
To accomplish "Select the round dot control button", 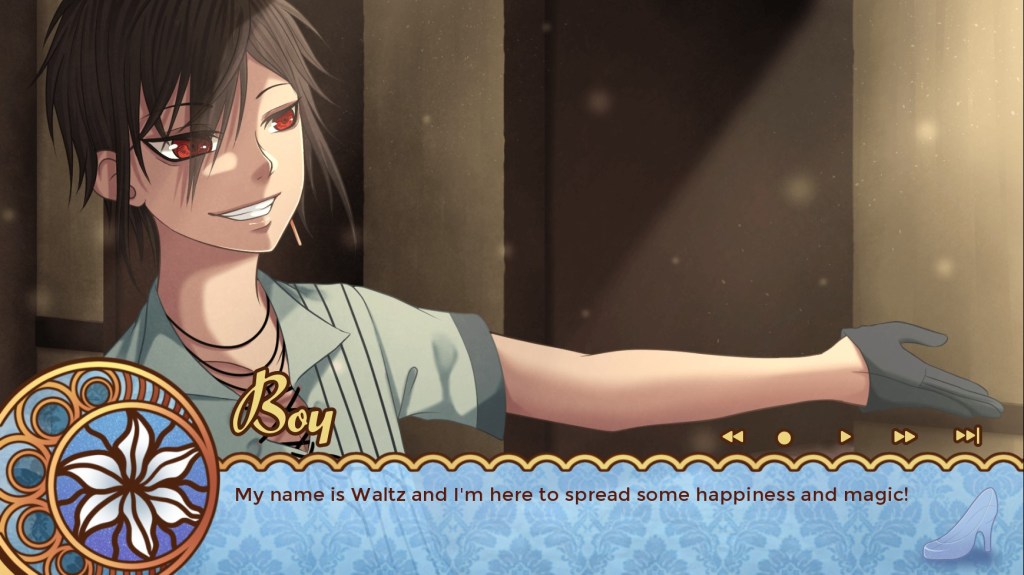I will [x=784, y=437].
